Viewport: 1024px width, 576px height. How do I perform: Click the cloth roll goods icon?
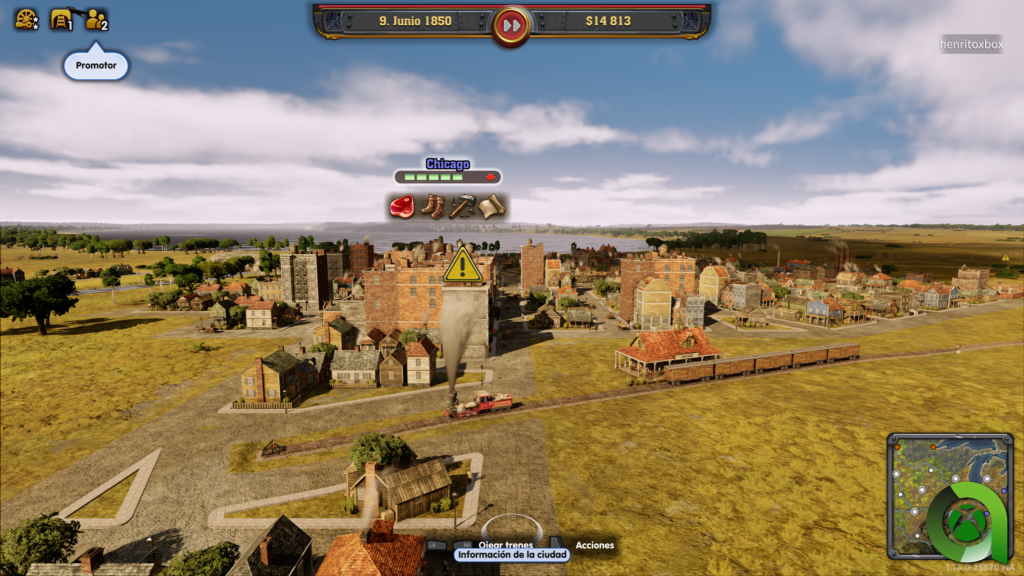[490, 207]
